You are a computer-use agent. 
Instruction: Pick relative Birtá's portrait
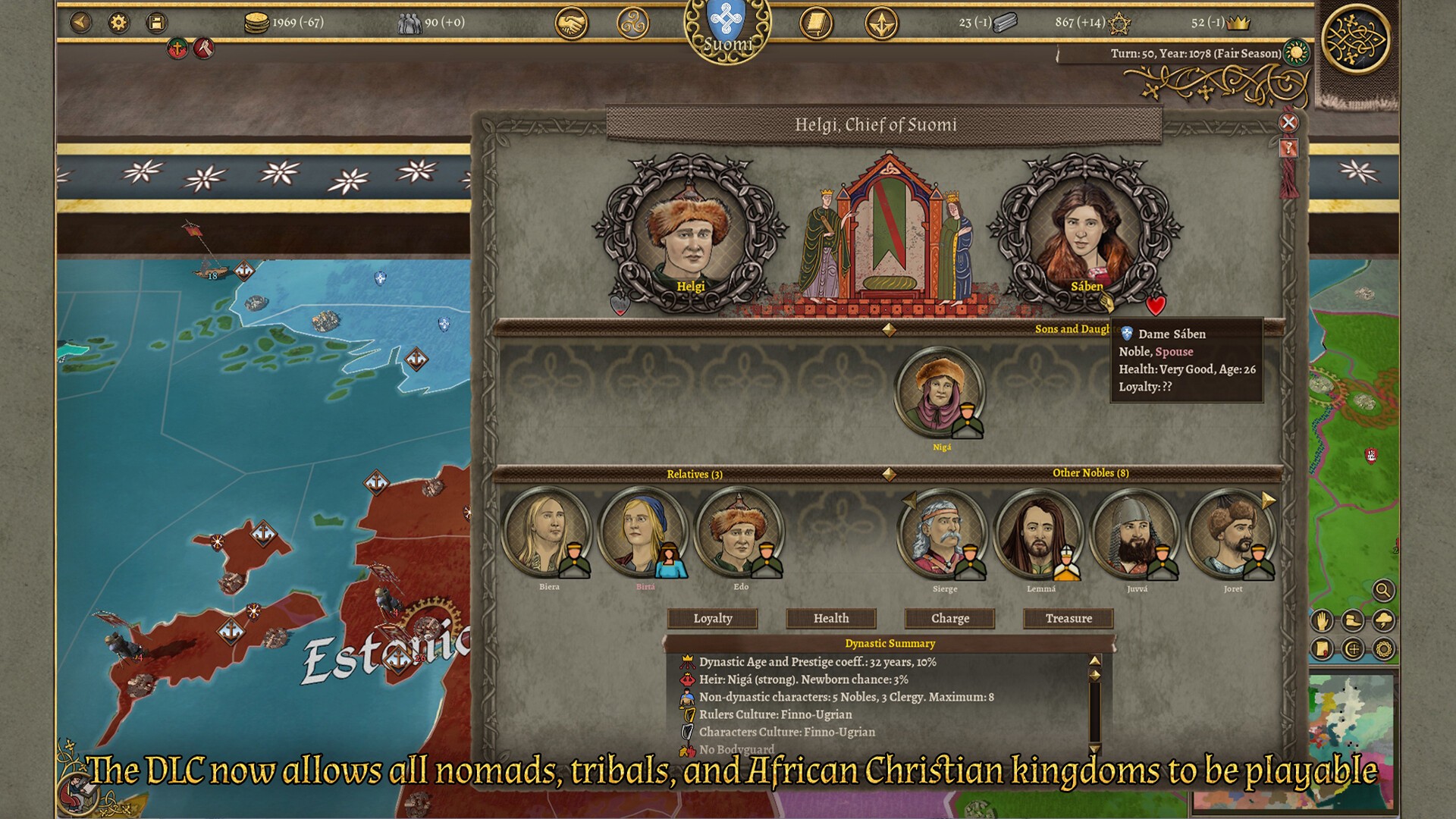tap(642, 532)
